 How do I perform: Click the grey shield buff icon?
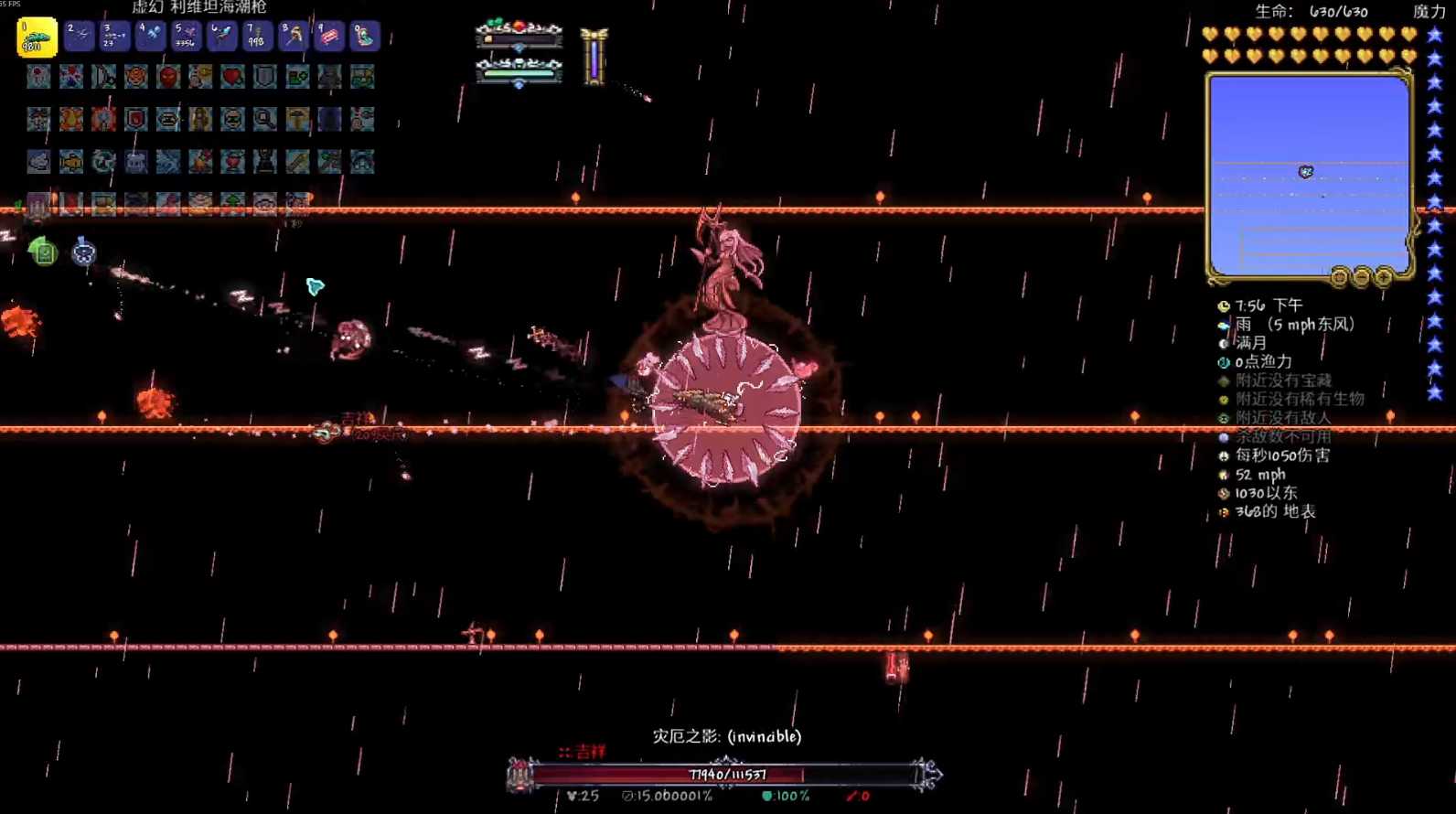click(x=265, y=77)
